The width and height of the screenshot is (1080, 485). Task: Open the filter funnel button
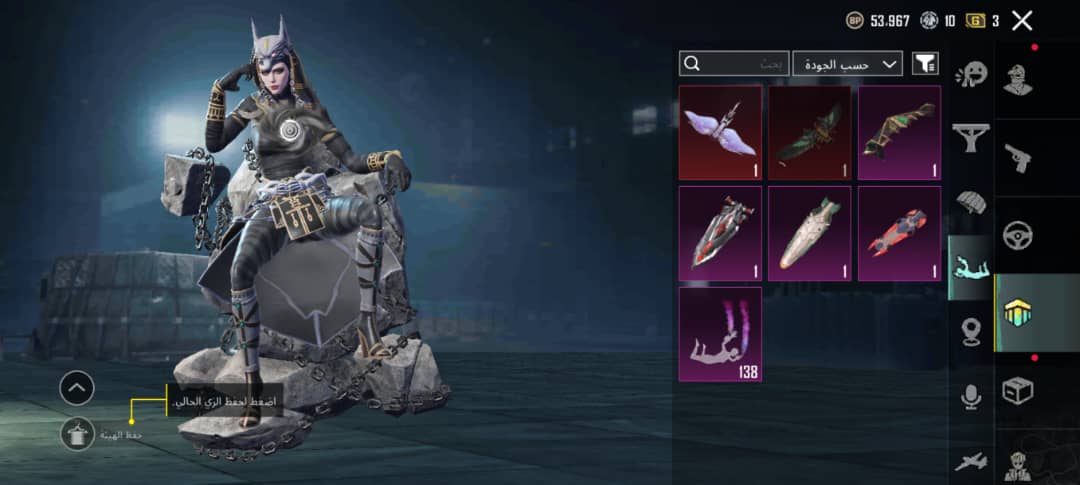coord(925,64)
